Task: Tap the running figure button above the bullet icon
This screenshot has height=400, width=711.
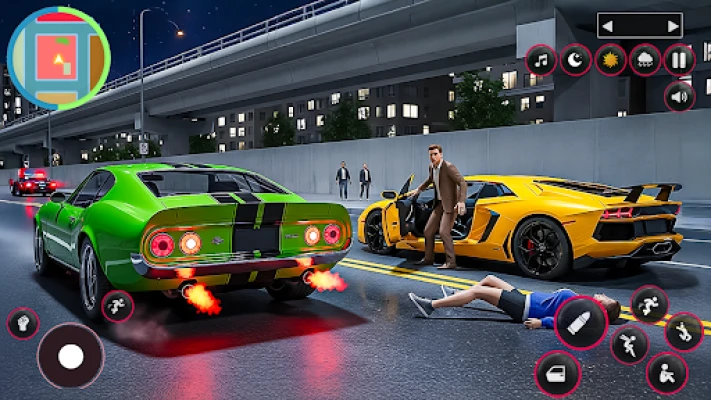Action: tap(649, 303)
